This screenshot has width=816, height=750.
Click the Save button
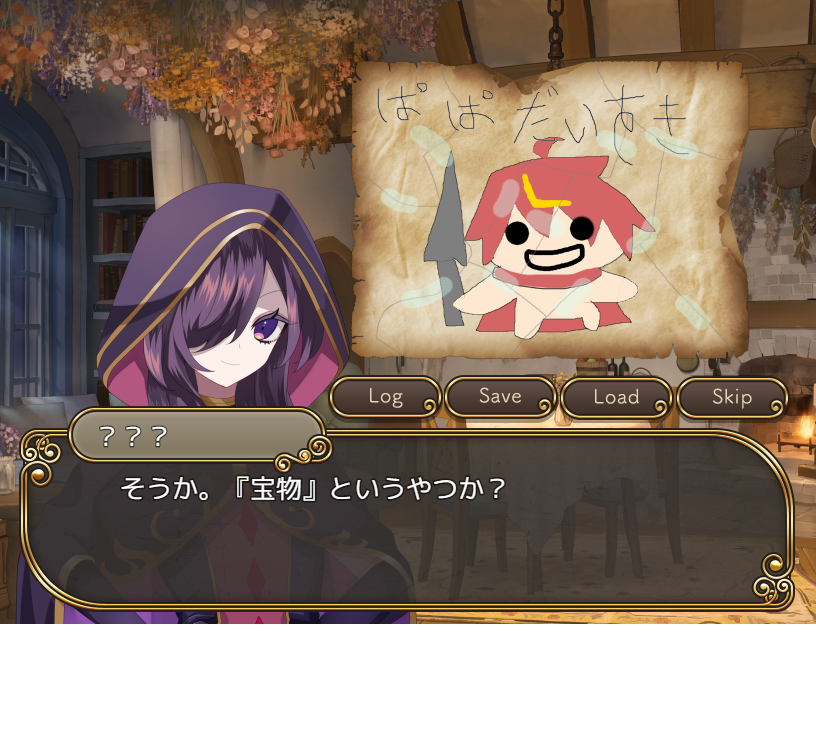500,397
